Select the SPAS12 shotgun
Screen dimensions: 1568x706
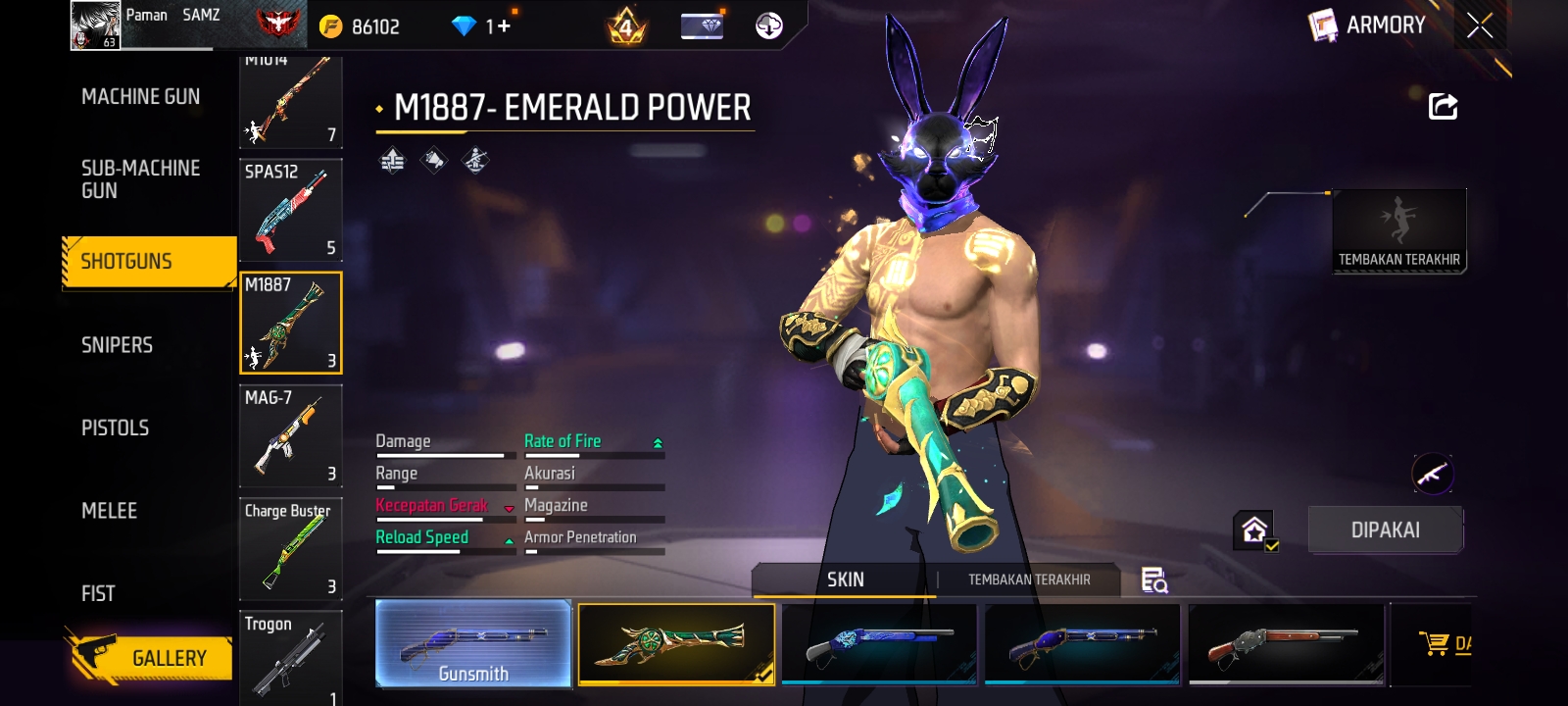pyautogui.click(x=290, y=210)
